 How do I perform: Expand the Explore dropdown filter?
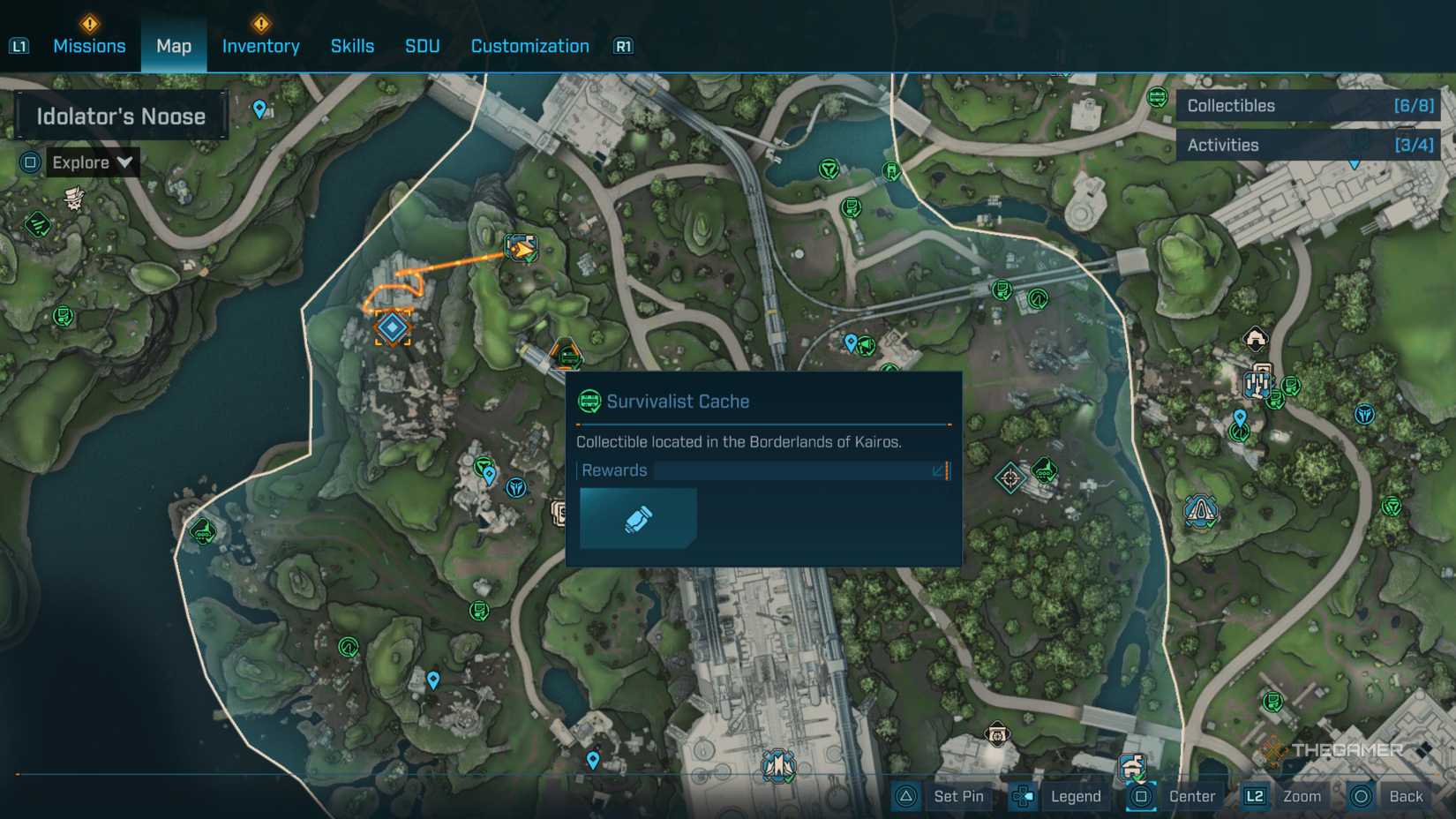tap(92, 162)
